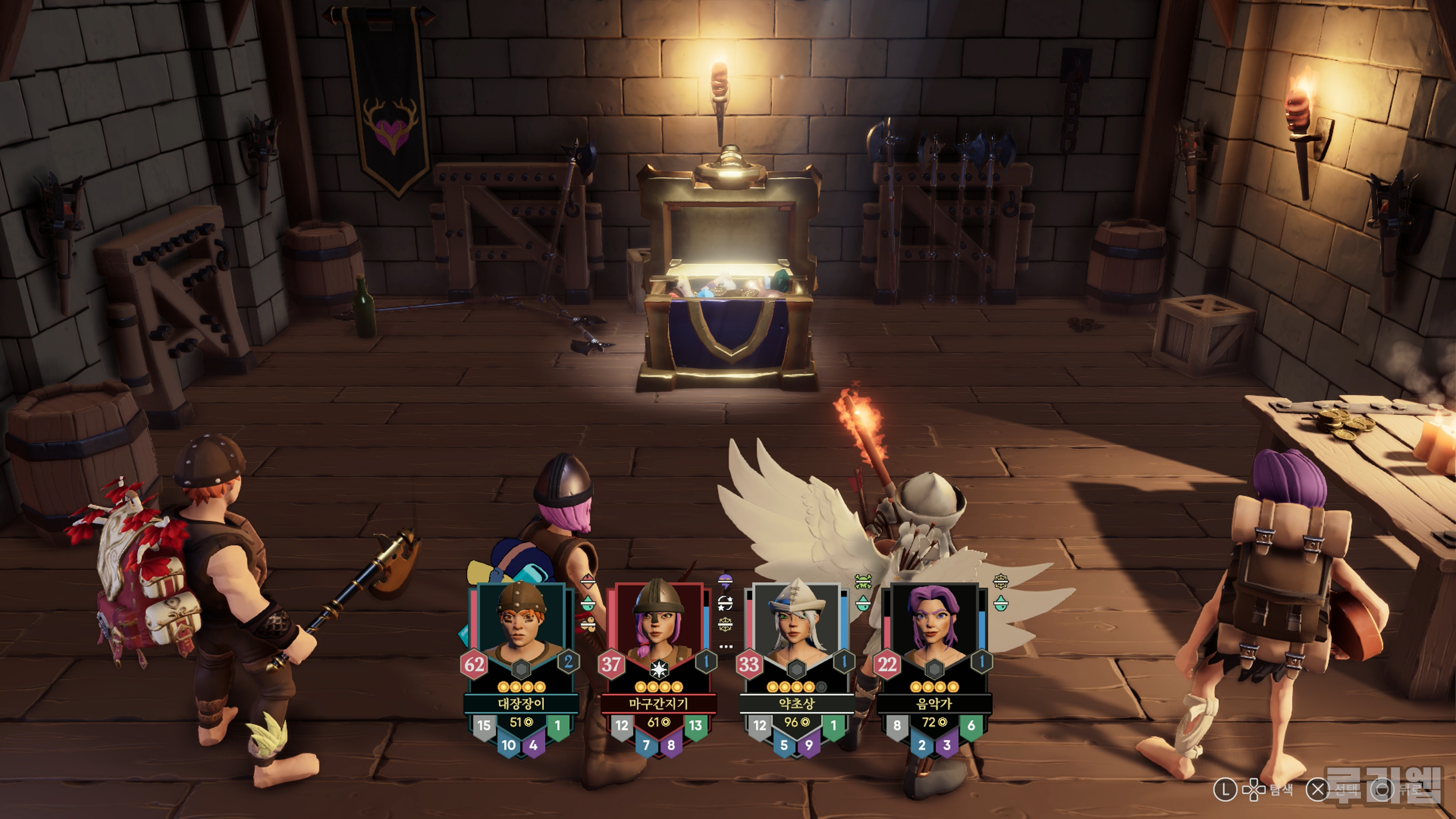This screenshot has width=1456, height=819.
Task: Click the white starburst badge on 마구간지기
Action: pyautogui.click(x=659, y=669)
